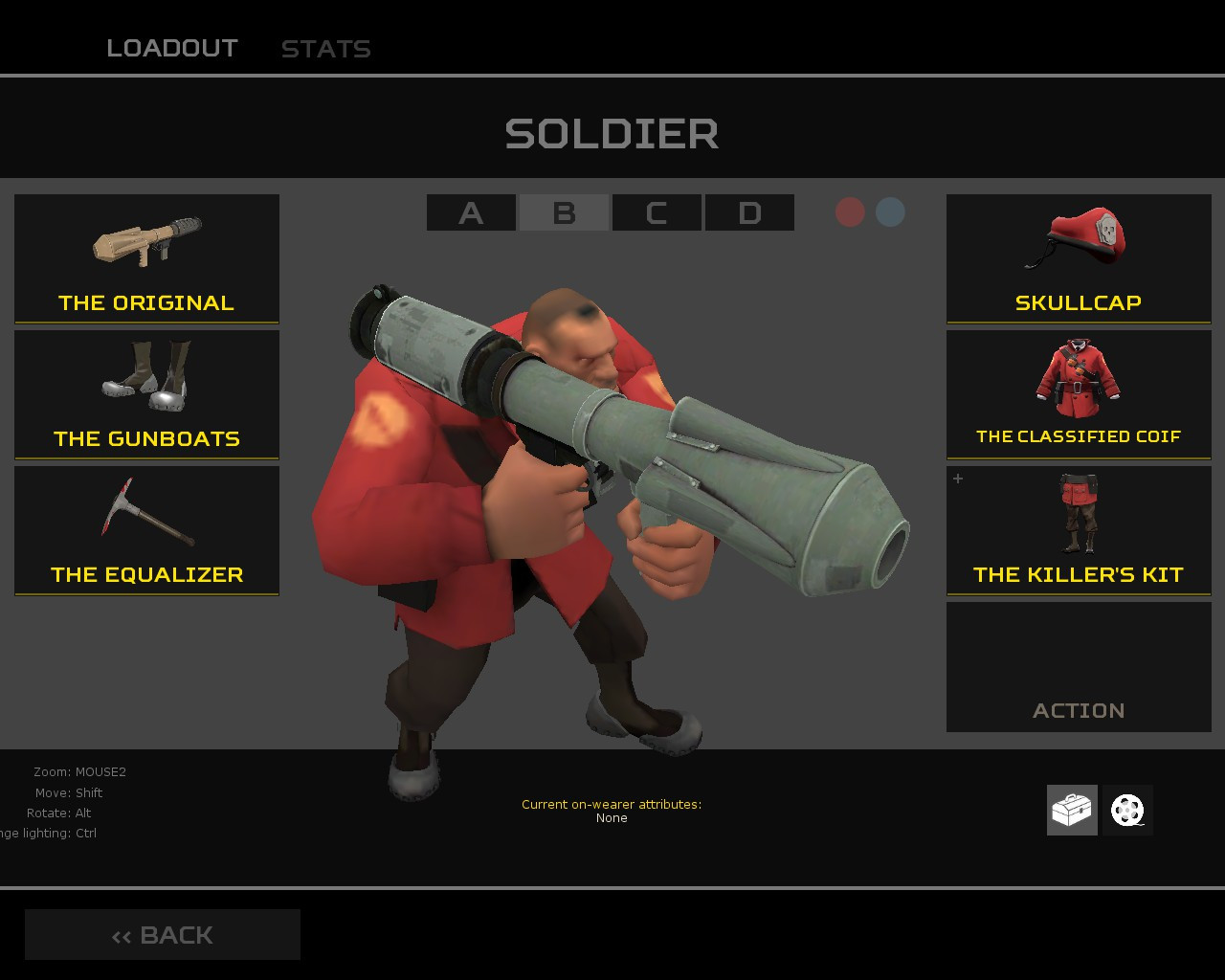Open loadout preset C

pos(656,212)
